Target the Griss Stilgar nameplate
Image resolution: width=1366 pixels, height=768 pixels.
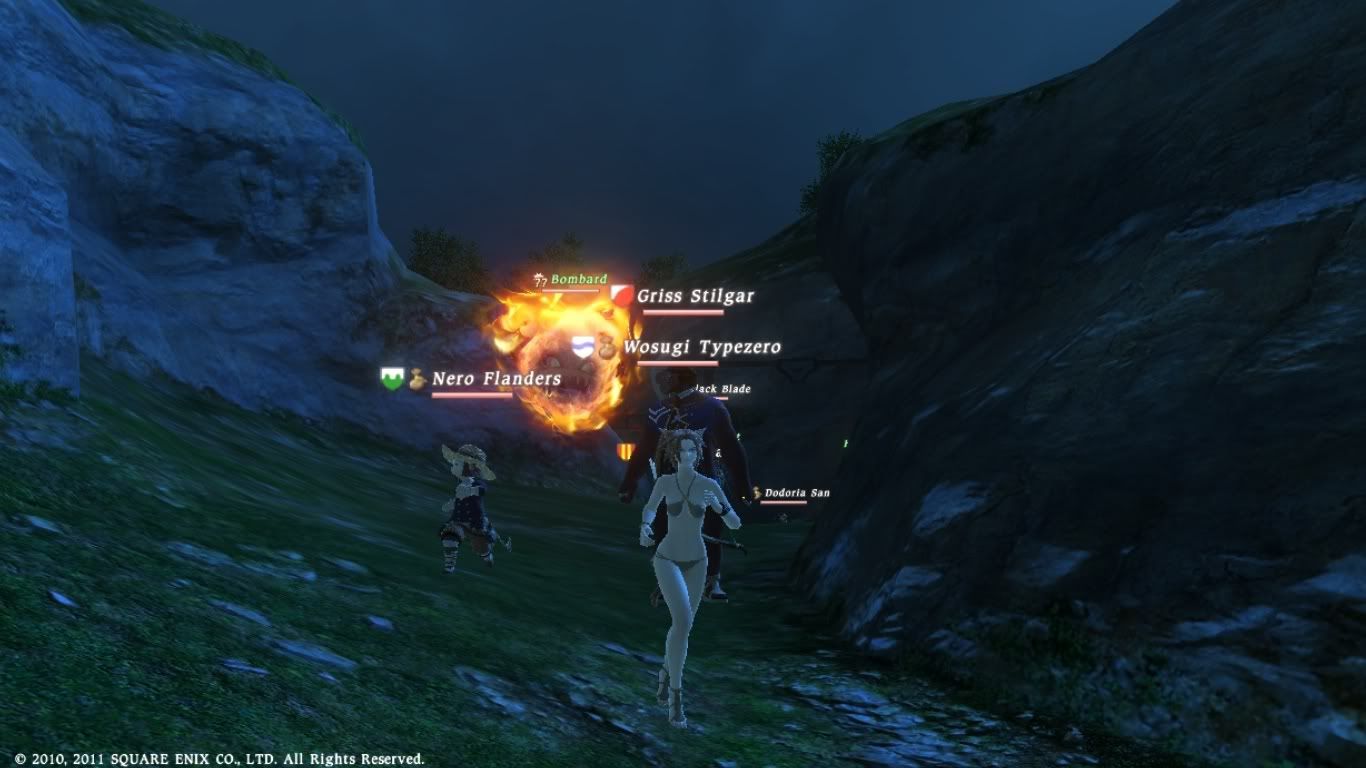click(695, 296)
